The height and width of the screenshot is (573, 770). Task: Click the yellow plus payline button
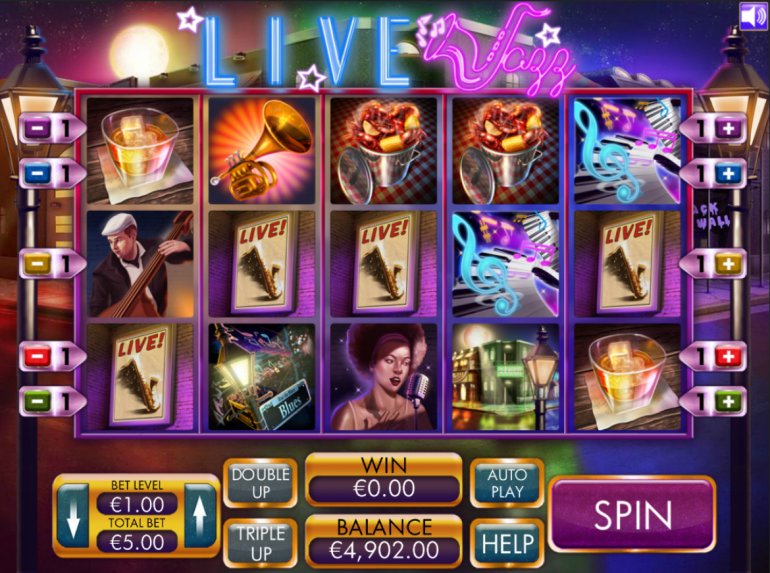(x=727, y=264)
